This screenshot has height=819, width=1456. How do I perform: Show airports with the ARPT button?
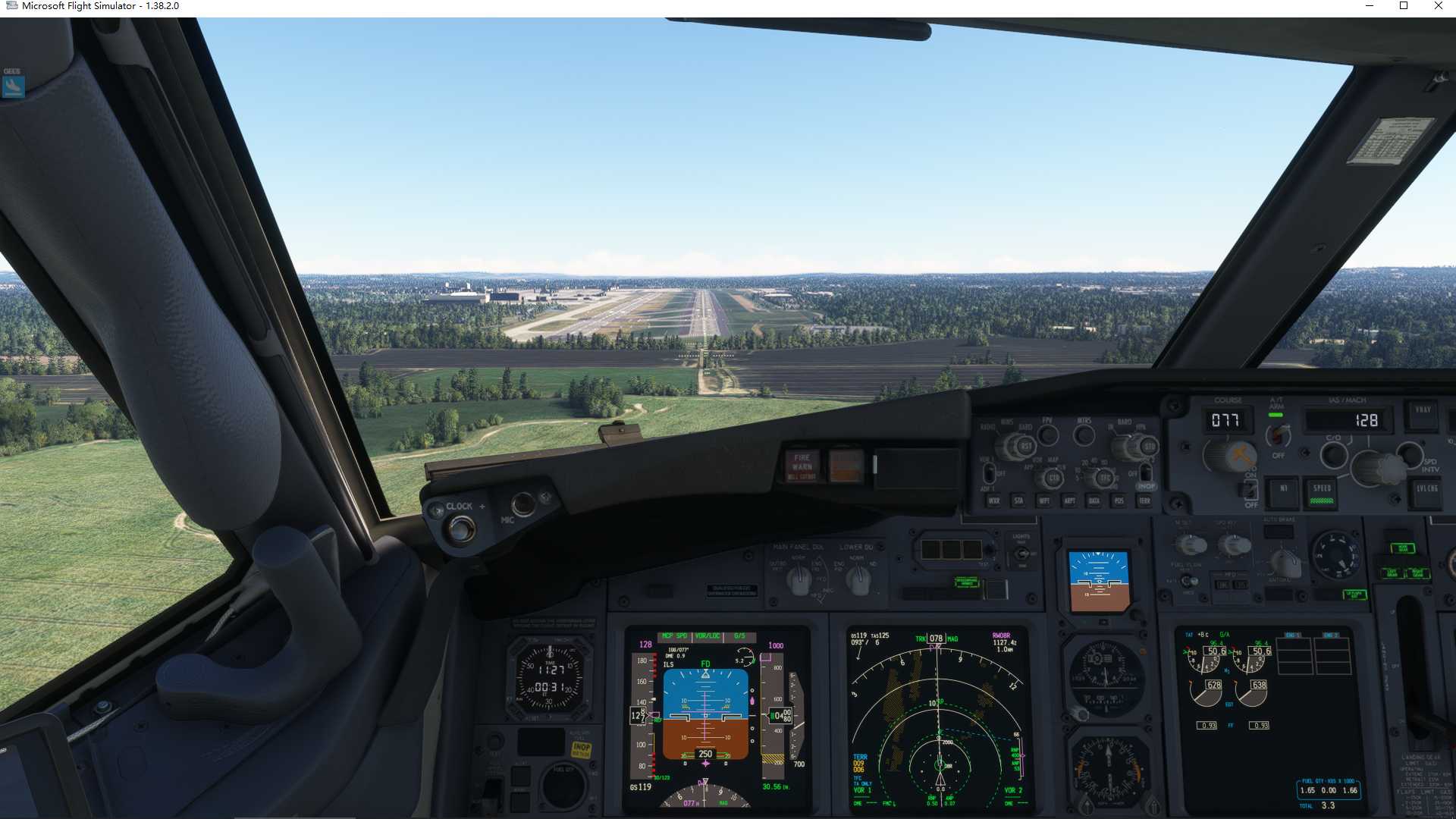pos(1071,500)
